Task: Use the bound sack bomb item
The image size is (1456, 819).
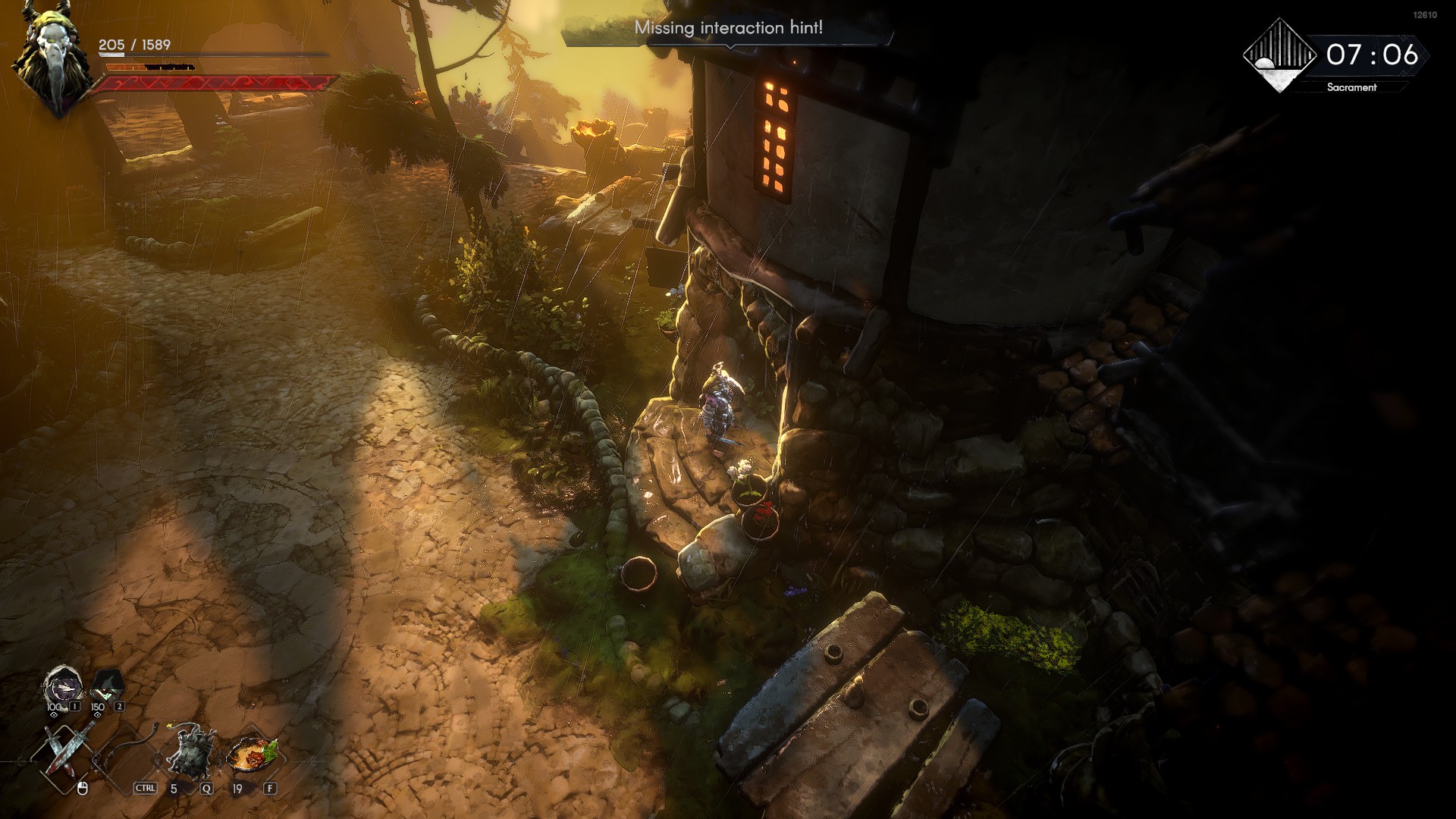Action: (x=190, y=752)
